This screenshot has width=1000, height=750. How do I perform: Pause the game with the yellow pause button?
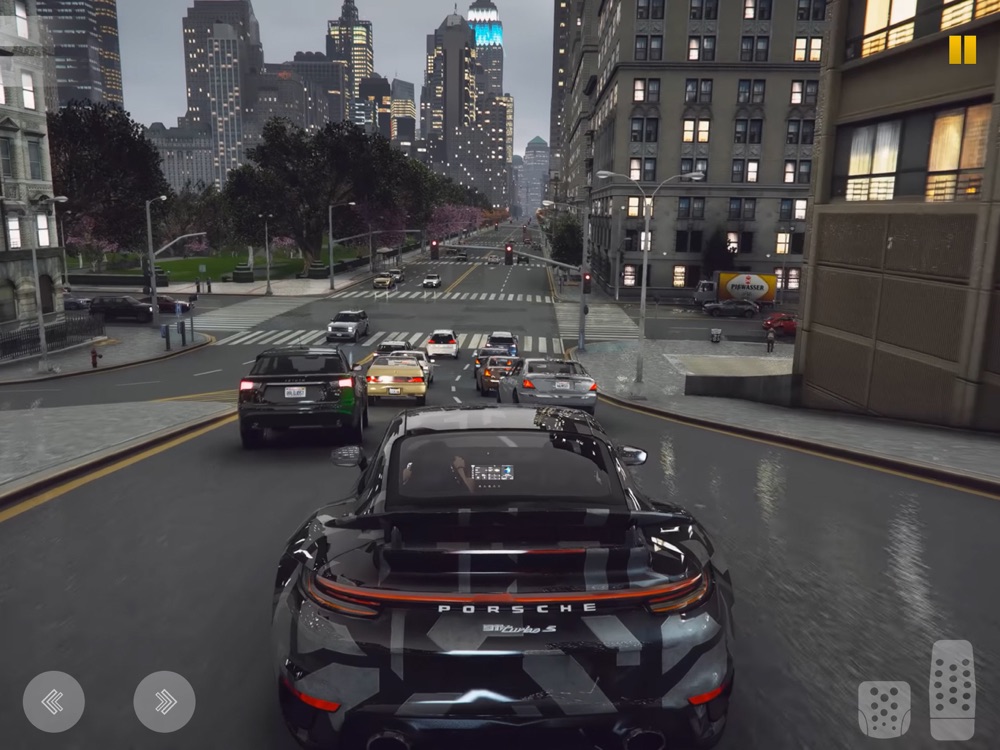click(x=962, y=50)
